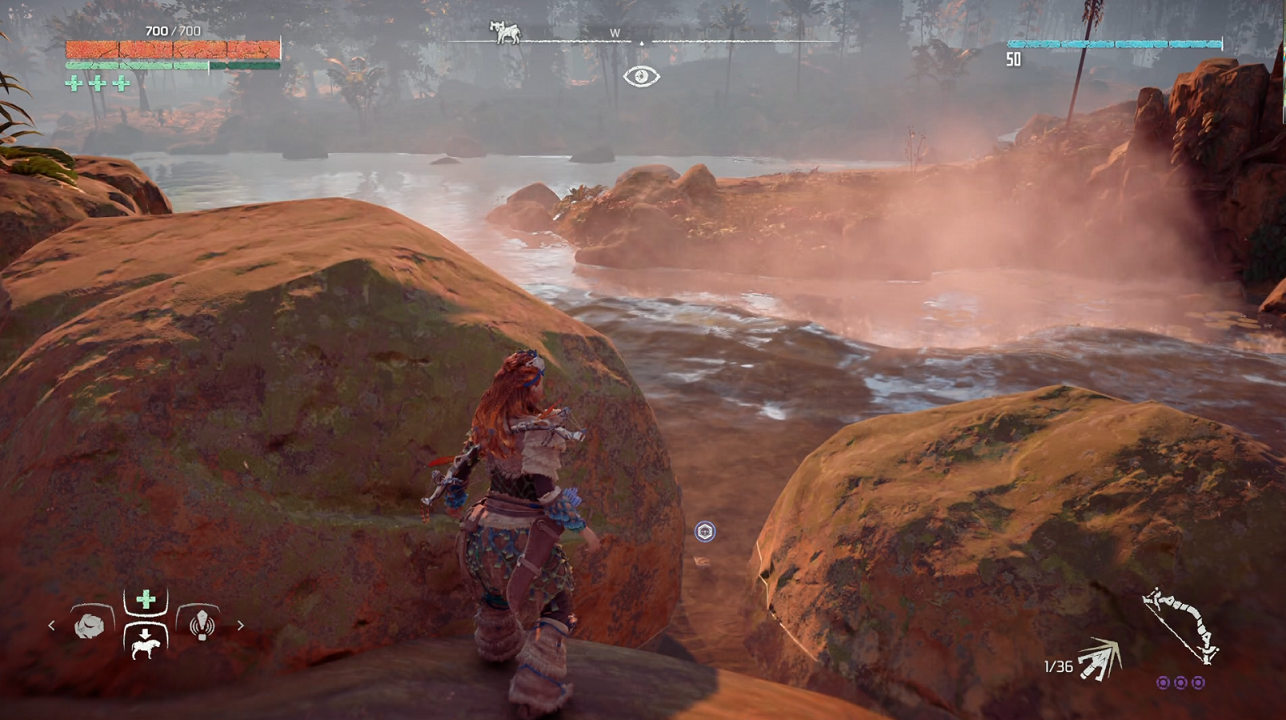The height and width of the screenshot is (720, 1286).
Task: Click the compass bar's W heading
Action: (615, 33)
